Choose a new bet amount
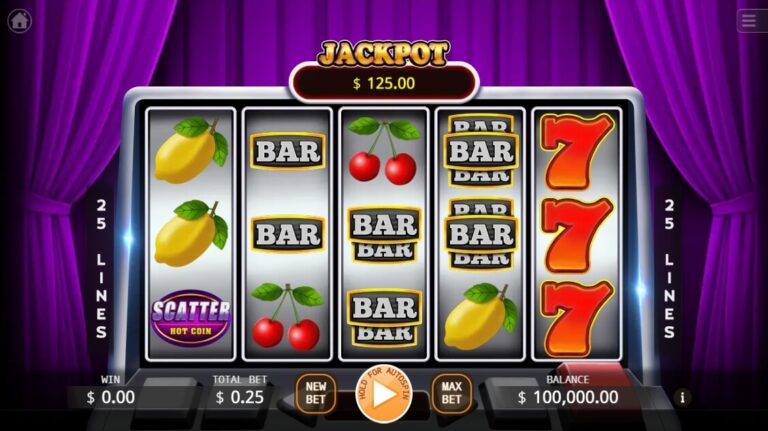 [x=316, y=394]
